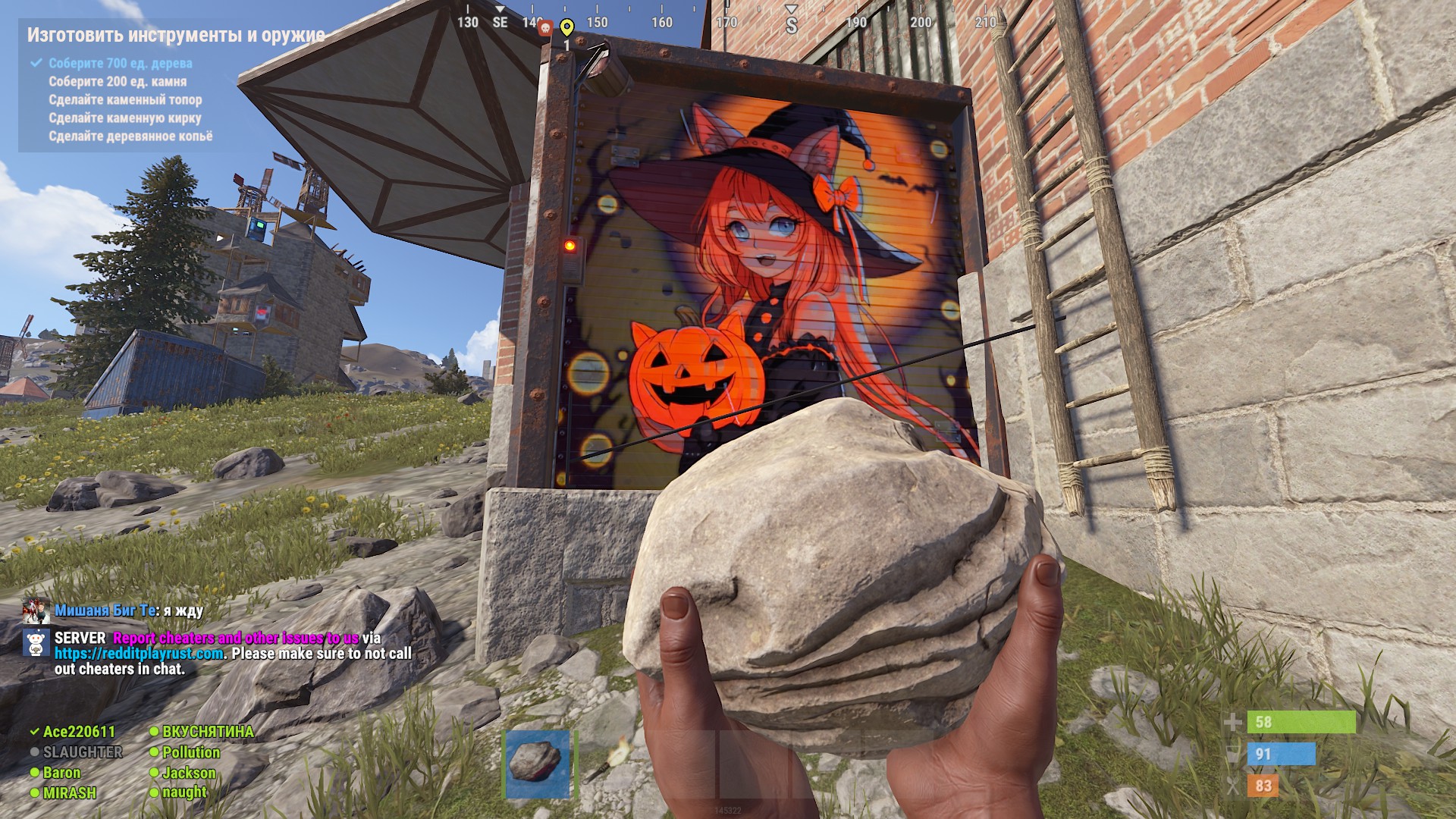Select team member MIRASH
This screenshot has width=1456, height=819.
click(69, 793)
